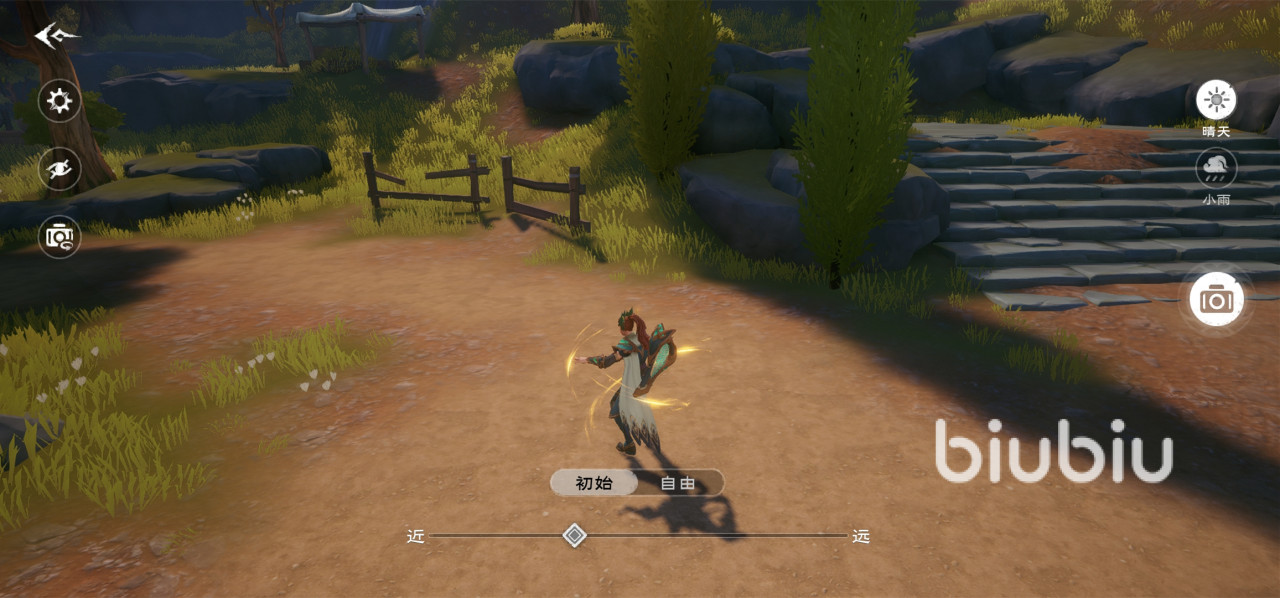Toggle the eye visibility icon
1280x598 pixels.
point(60,168)
